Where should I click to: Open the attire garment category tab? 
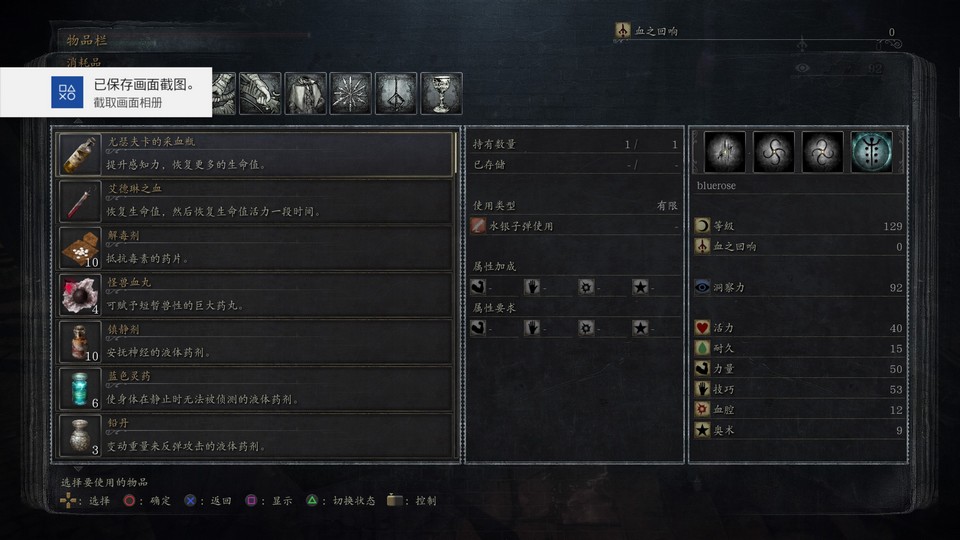(x=306, y=94)
